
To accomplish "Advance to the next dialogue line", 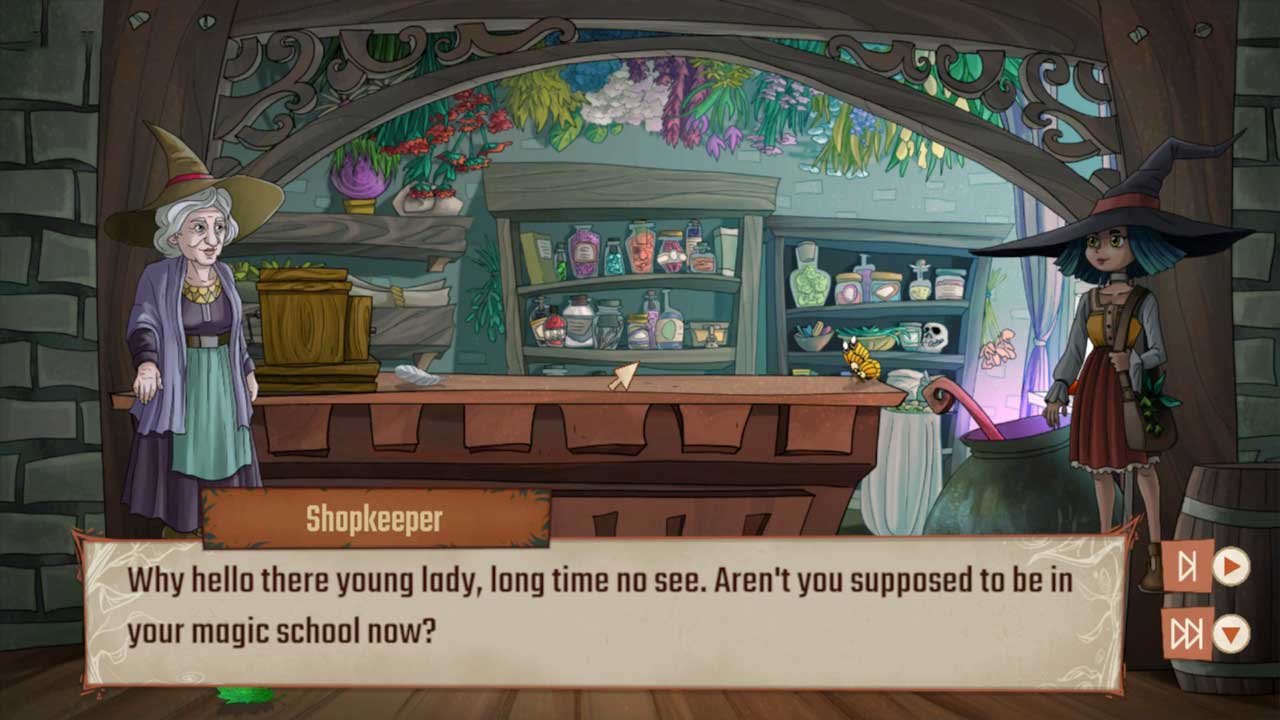I will tap(1187, 567).
